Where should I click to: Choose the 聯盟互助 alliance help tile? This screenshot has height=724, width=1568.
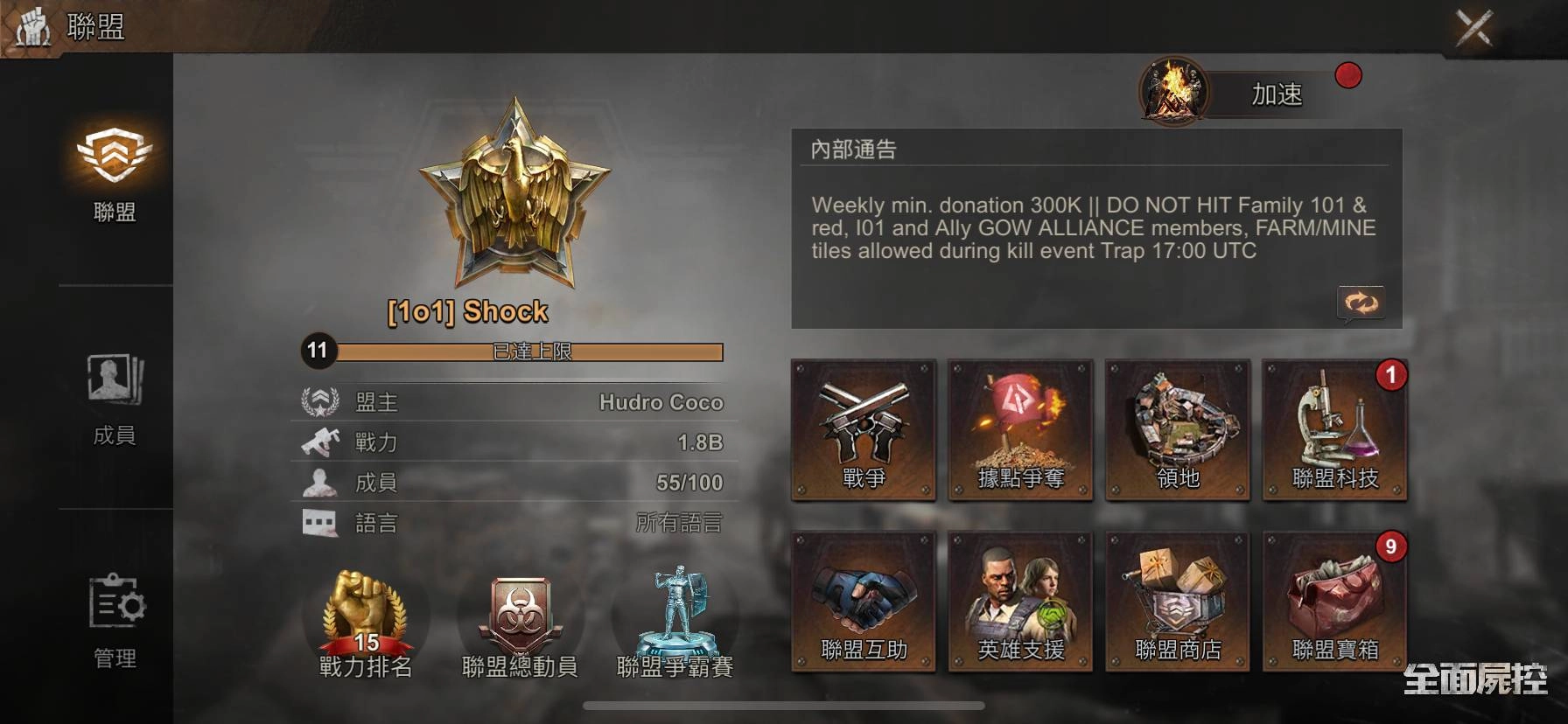point(864,602)
